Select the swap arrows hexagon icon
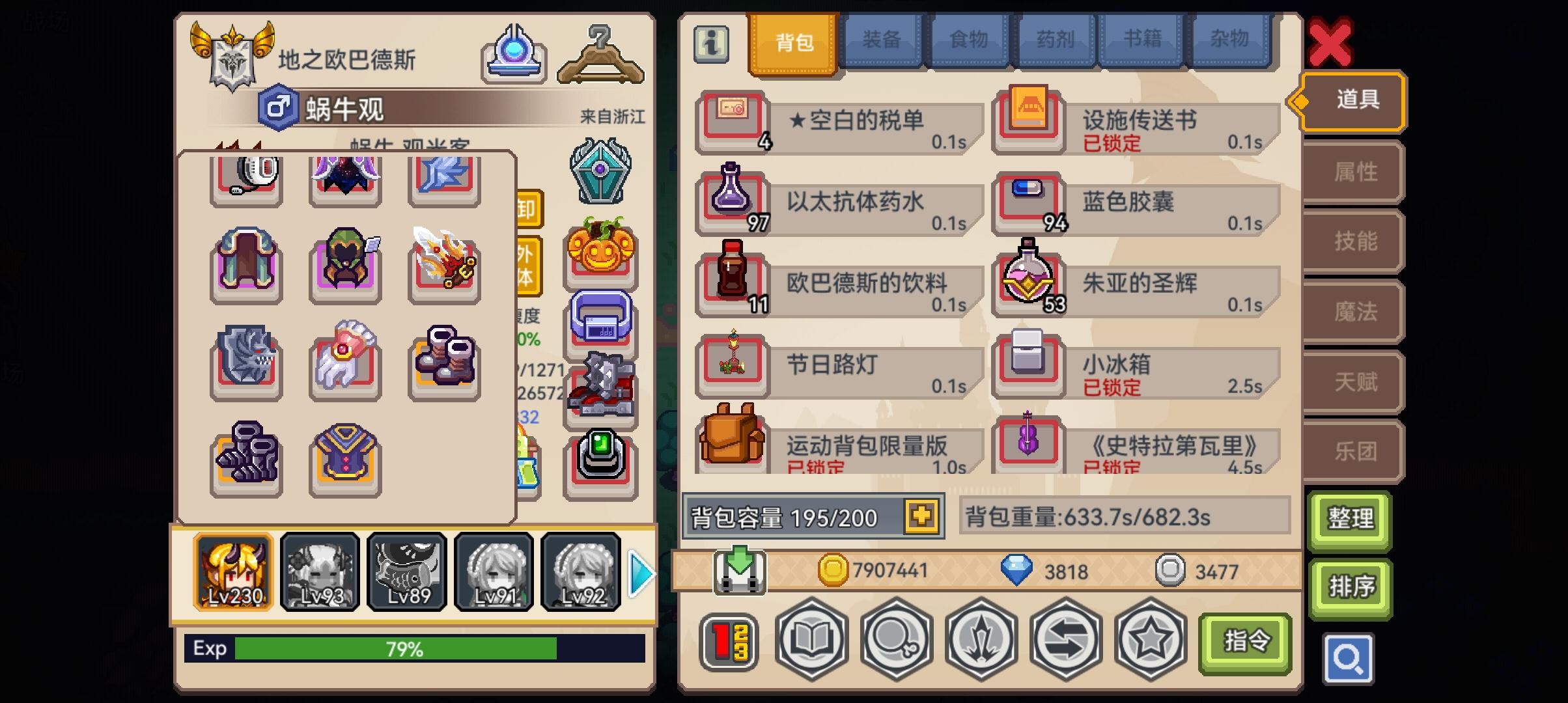 pyautogui.click(x=1066, y=641)
